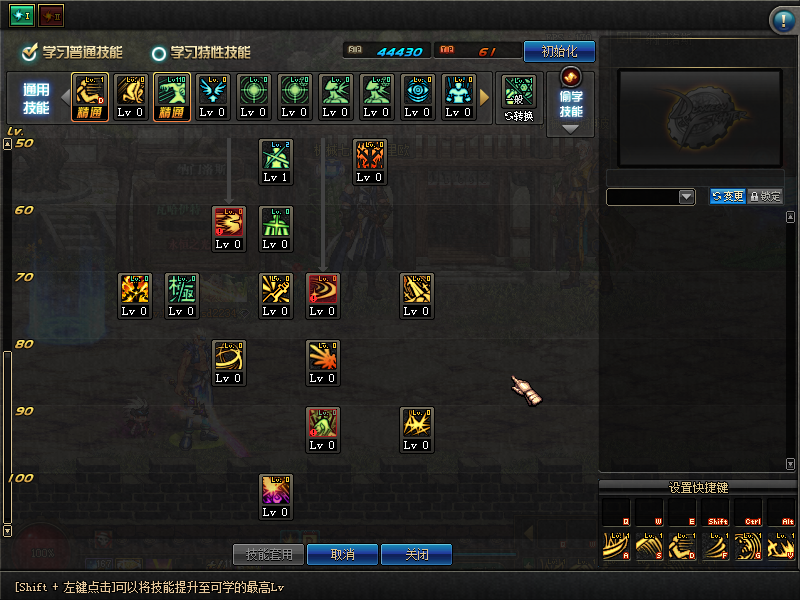800x600 pixels.
Task: Click the 转换 skill convert icon
Action: pyautogui.click(x=518, y=97)
